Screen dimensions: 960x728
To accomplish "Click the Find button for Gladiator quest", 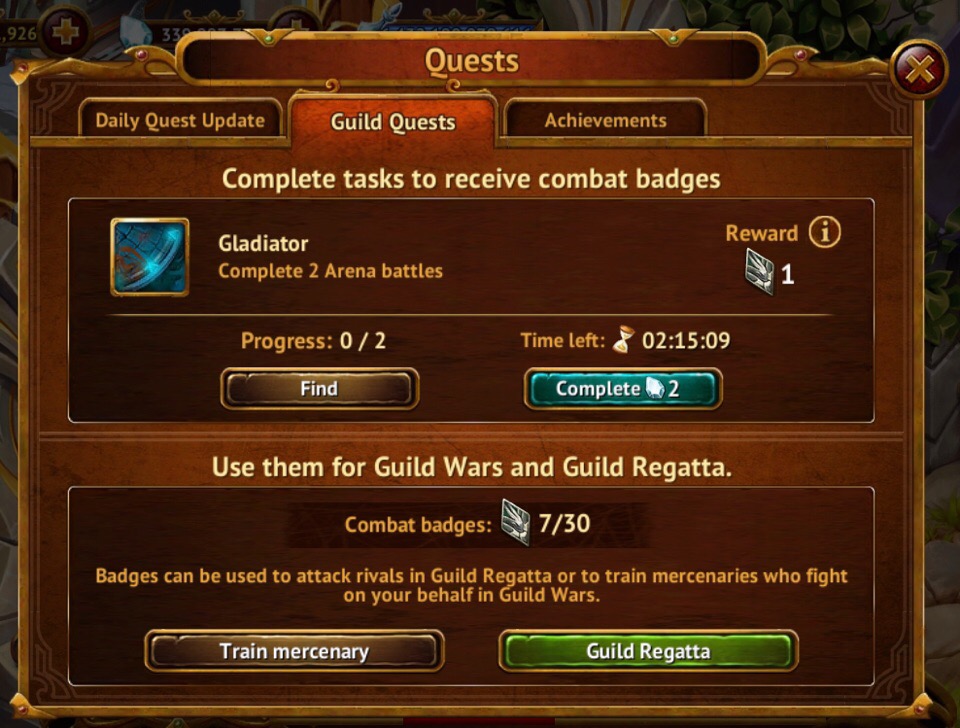I will [x=319, y=389].
